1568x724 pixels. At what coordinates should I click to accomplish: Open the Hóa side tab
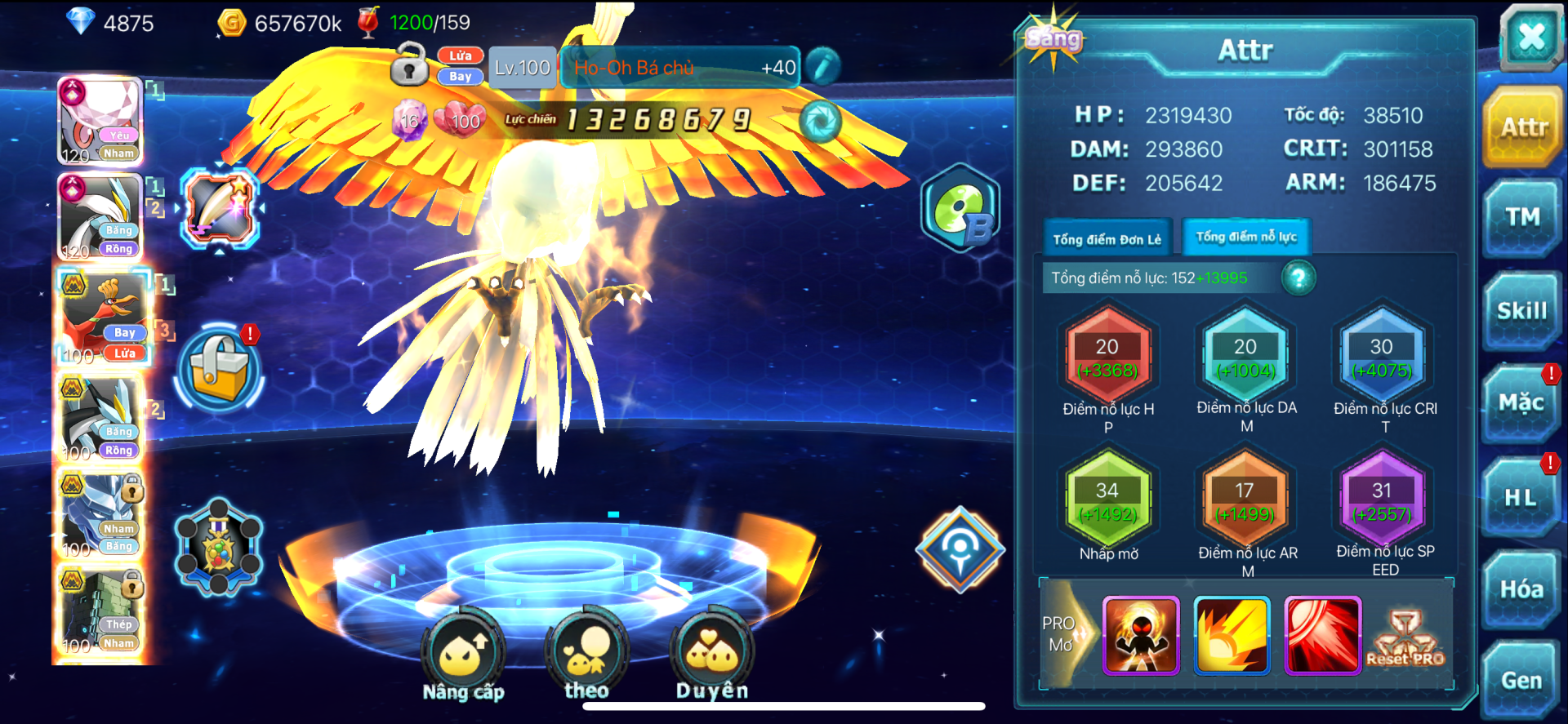coord(1521,589)
